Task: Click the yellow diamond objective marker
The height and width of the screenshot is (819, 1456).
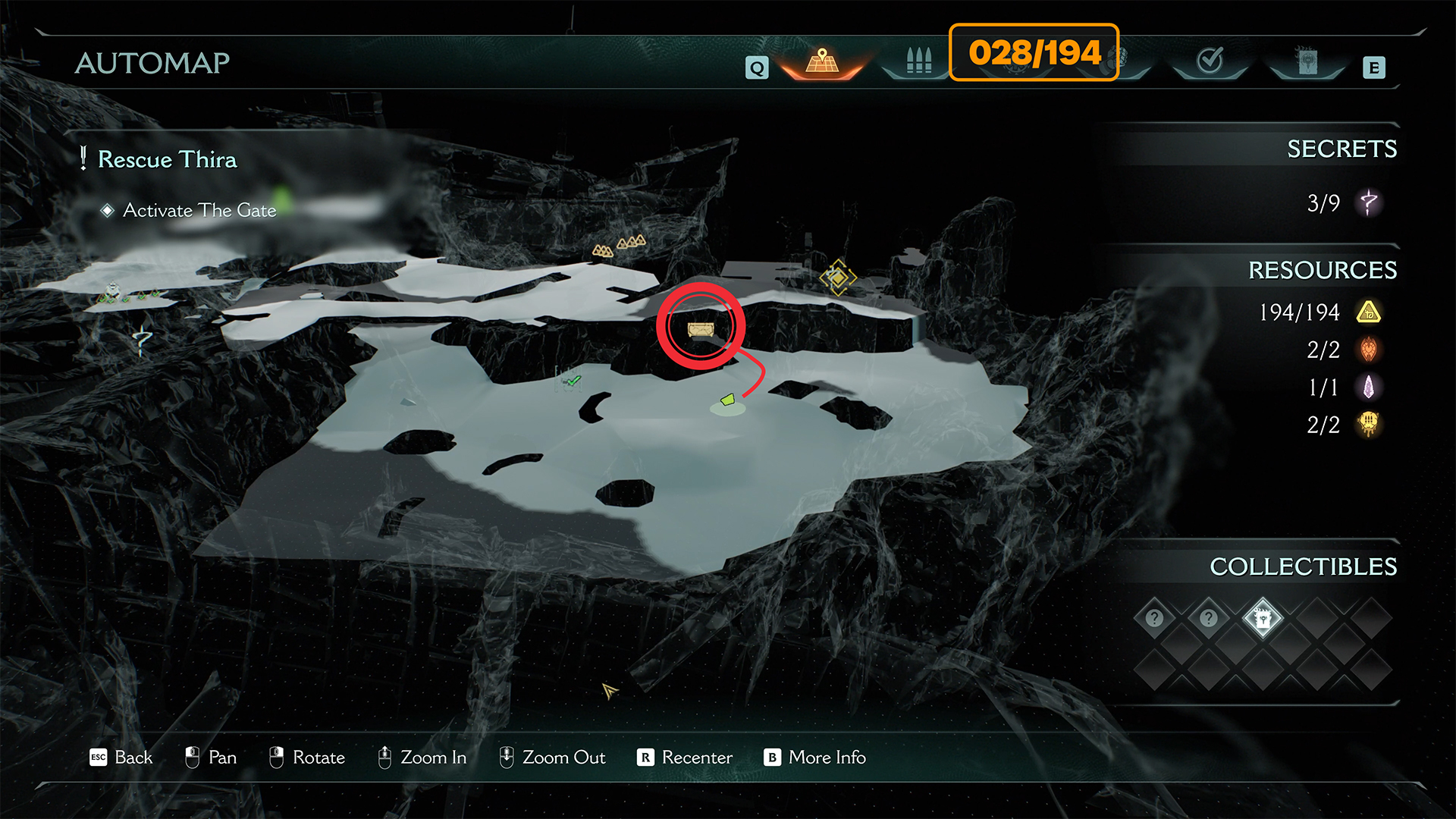Action: (x=837, y=278)
